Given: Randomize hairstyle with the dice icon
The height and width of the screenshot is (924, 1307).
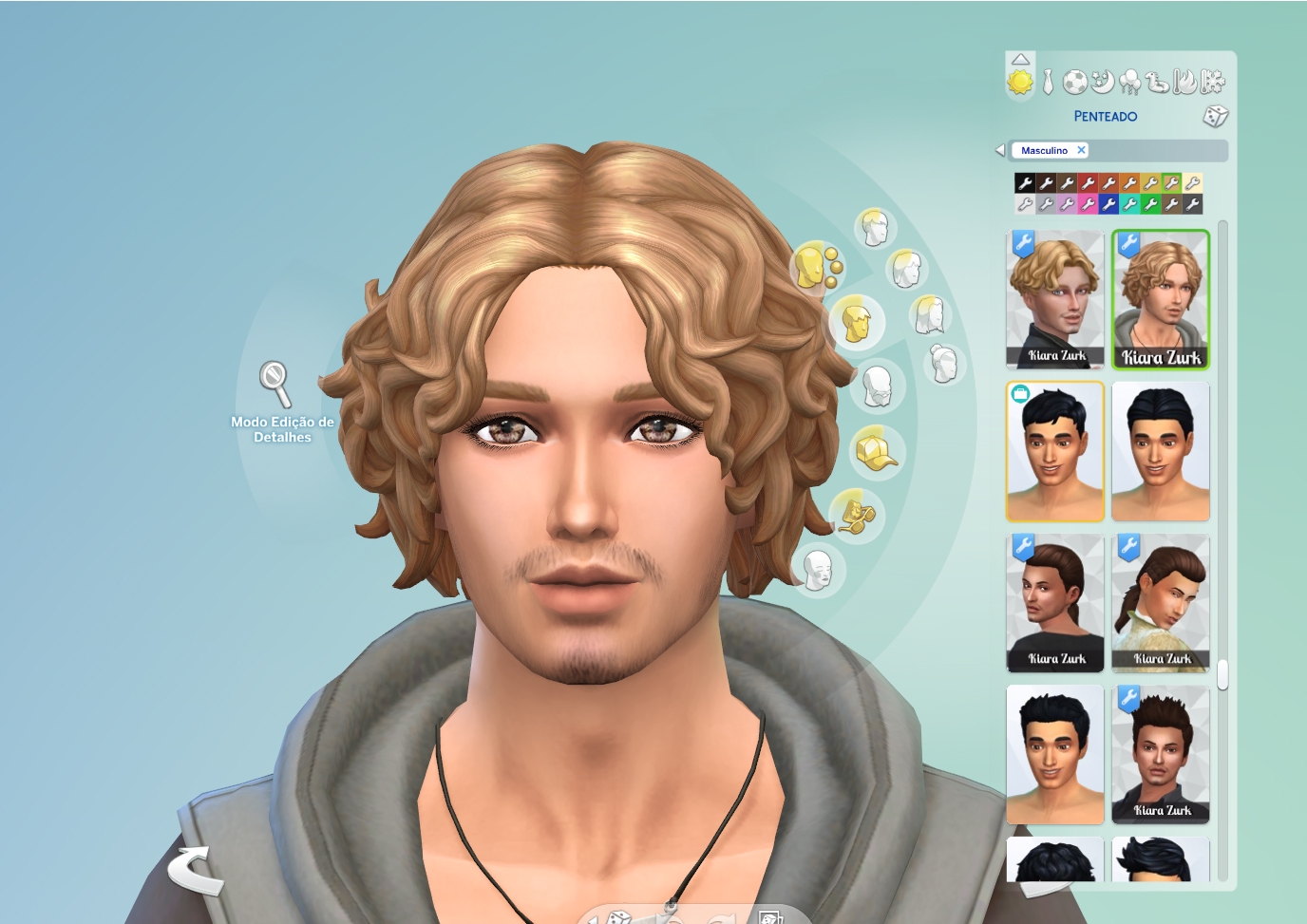Looking at the screenshot, I should (1215, 116).
